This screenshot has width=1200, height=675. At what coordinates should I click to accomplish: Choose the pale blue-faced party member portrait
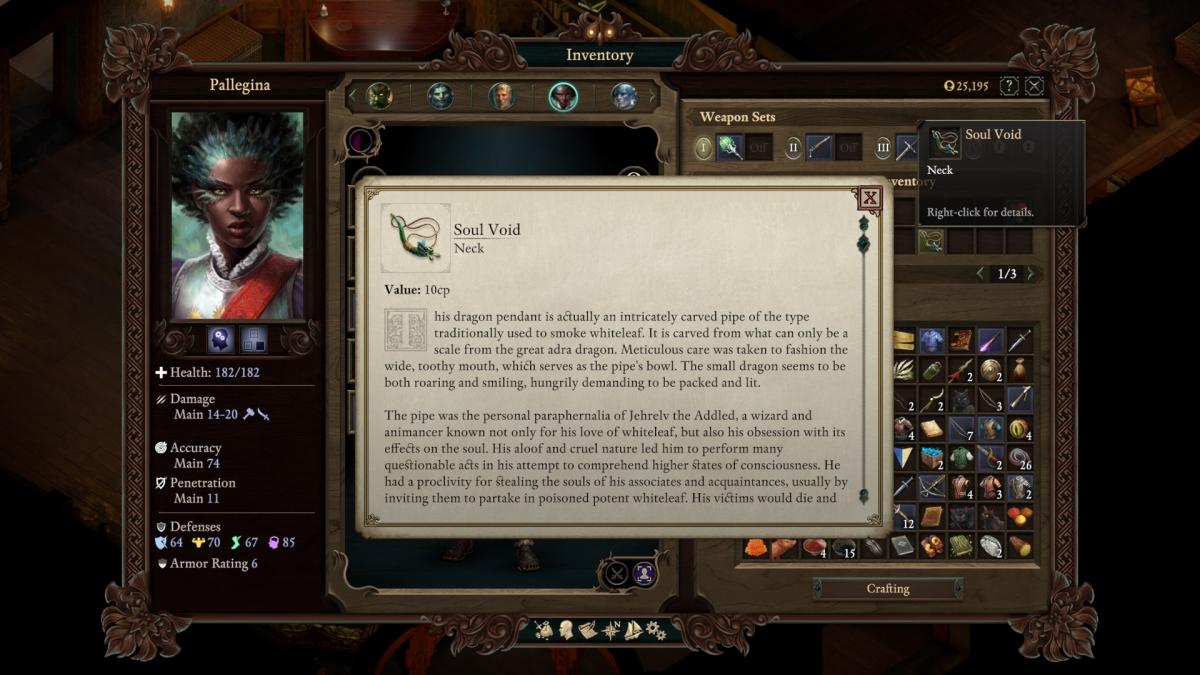pos(624,96)
